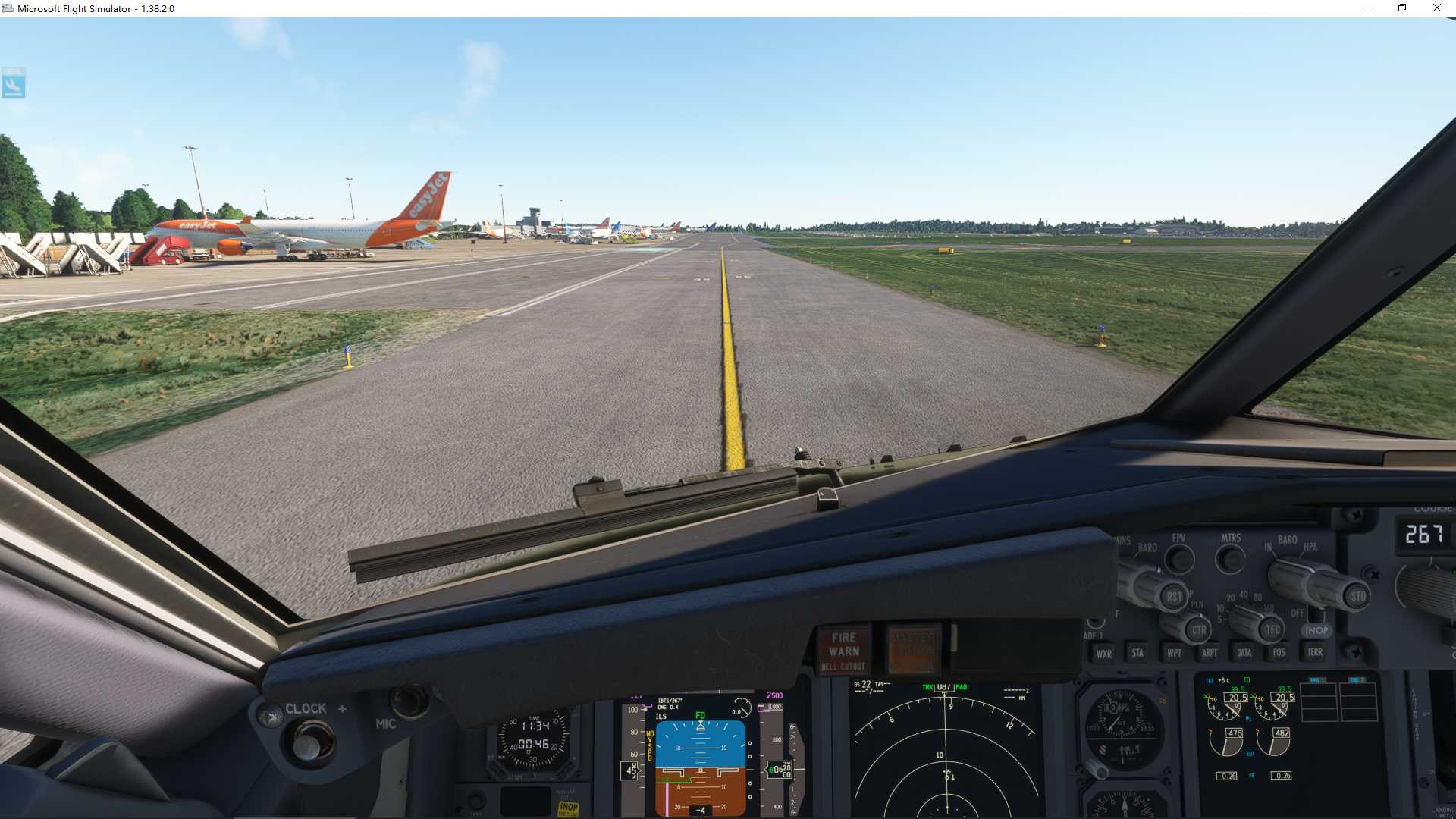Toggle stations display with the STA button

tap(1137, 652)
